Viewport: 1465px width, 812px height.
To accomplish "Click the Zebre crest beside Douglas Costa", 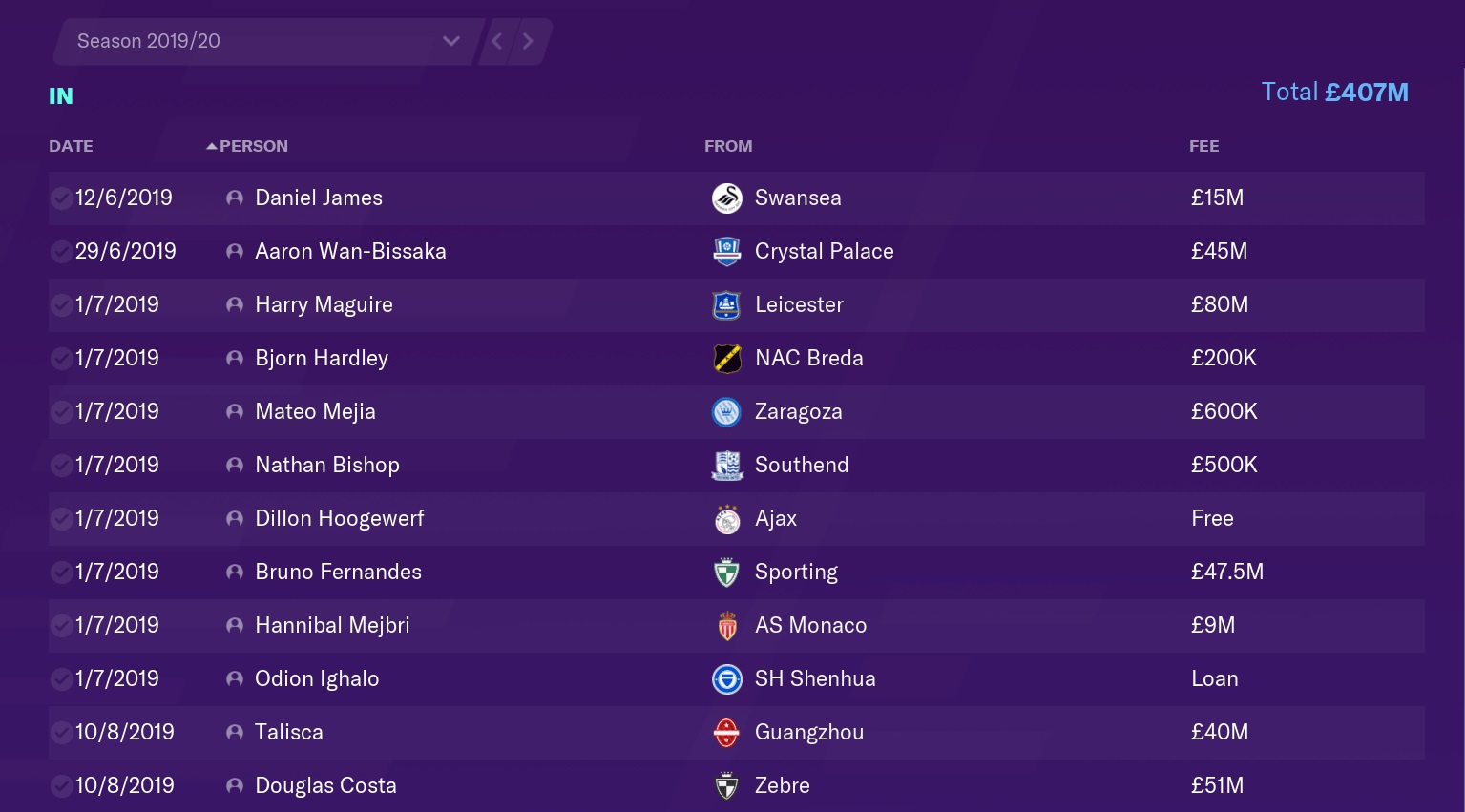I will tap(726, 785).
